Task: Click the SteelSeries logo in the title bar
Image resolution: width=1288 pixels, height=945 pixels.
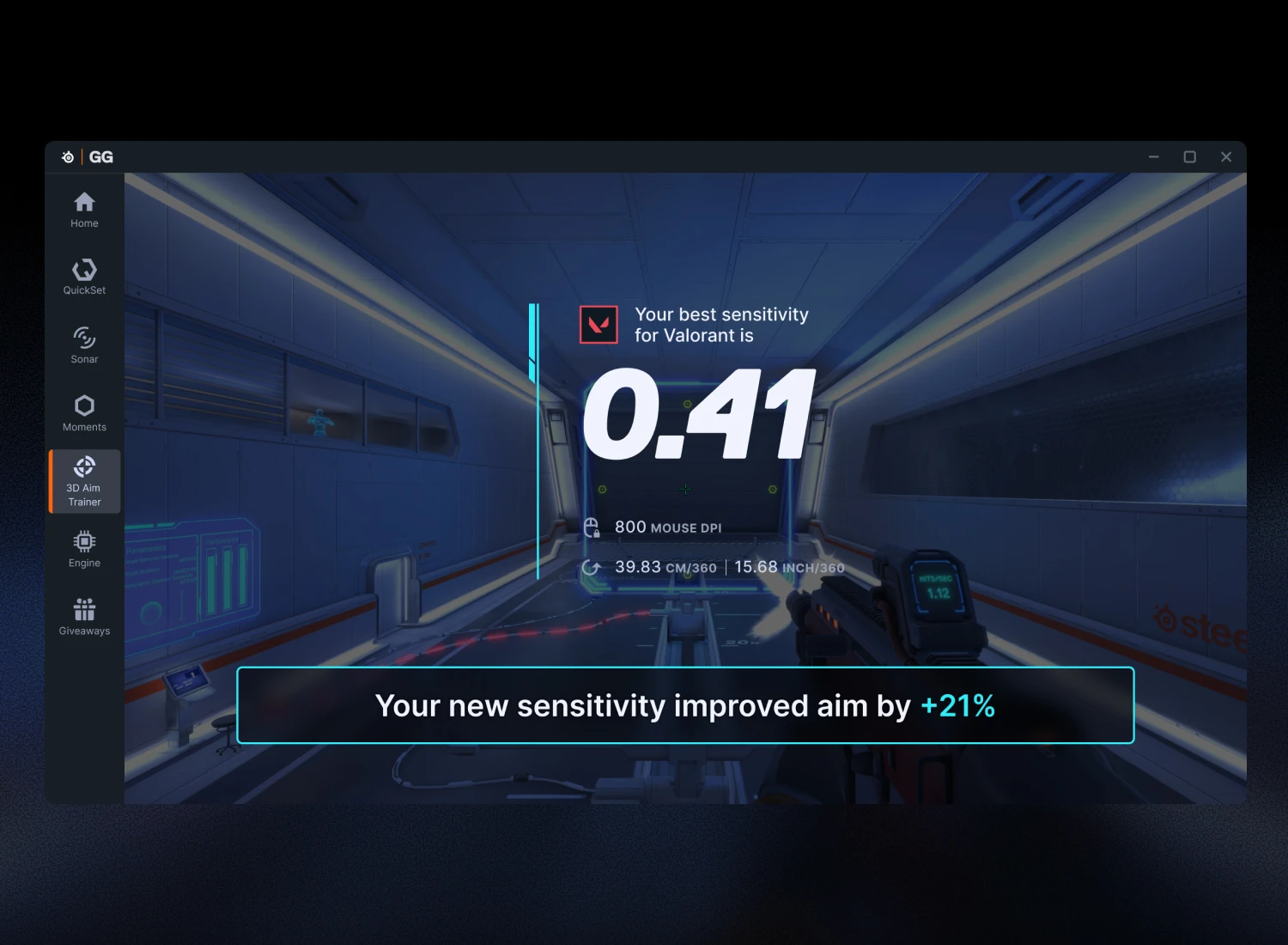Action: 67,156
